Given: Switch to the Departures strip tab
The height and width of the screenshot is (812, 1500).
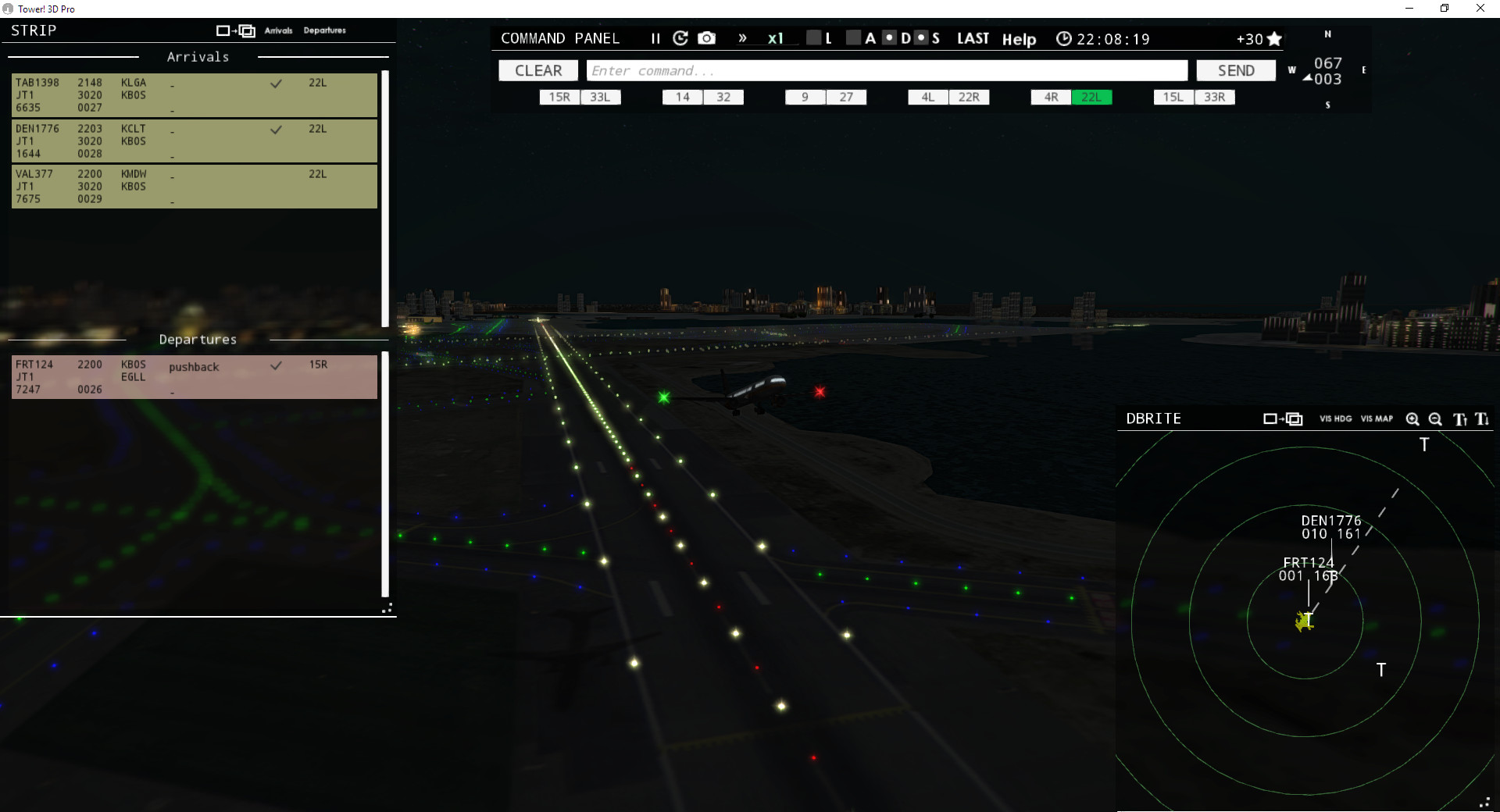Looking at the screenshot, I should click(x=325, y=30).
